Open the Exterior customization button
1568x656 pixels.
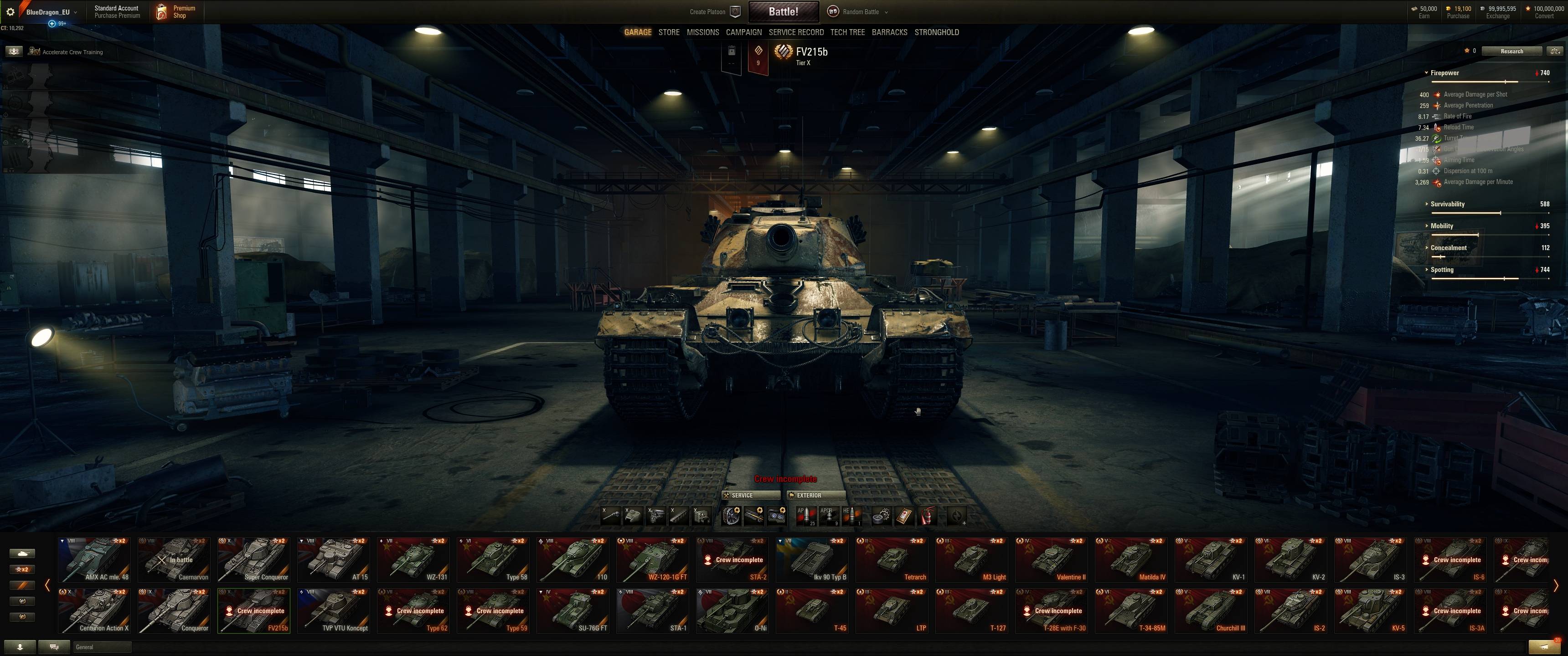point(815,495)
